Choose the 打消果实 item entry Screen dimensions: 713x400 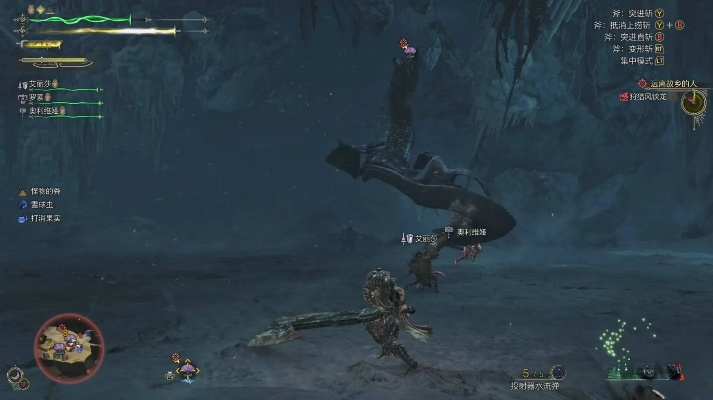(x=45, y=217)
